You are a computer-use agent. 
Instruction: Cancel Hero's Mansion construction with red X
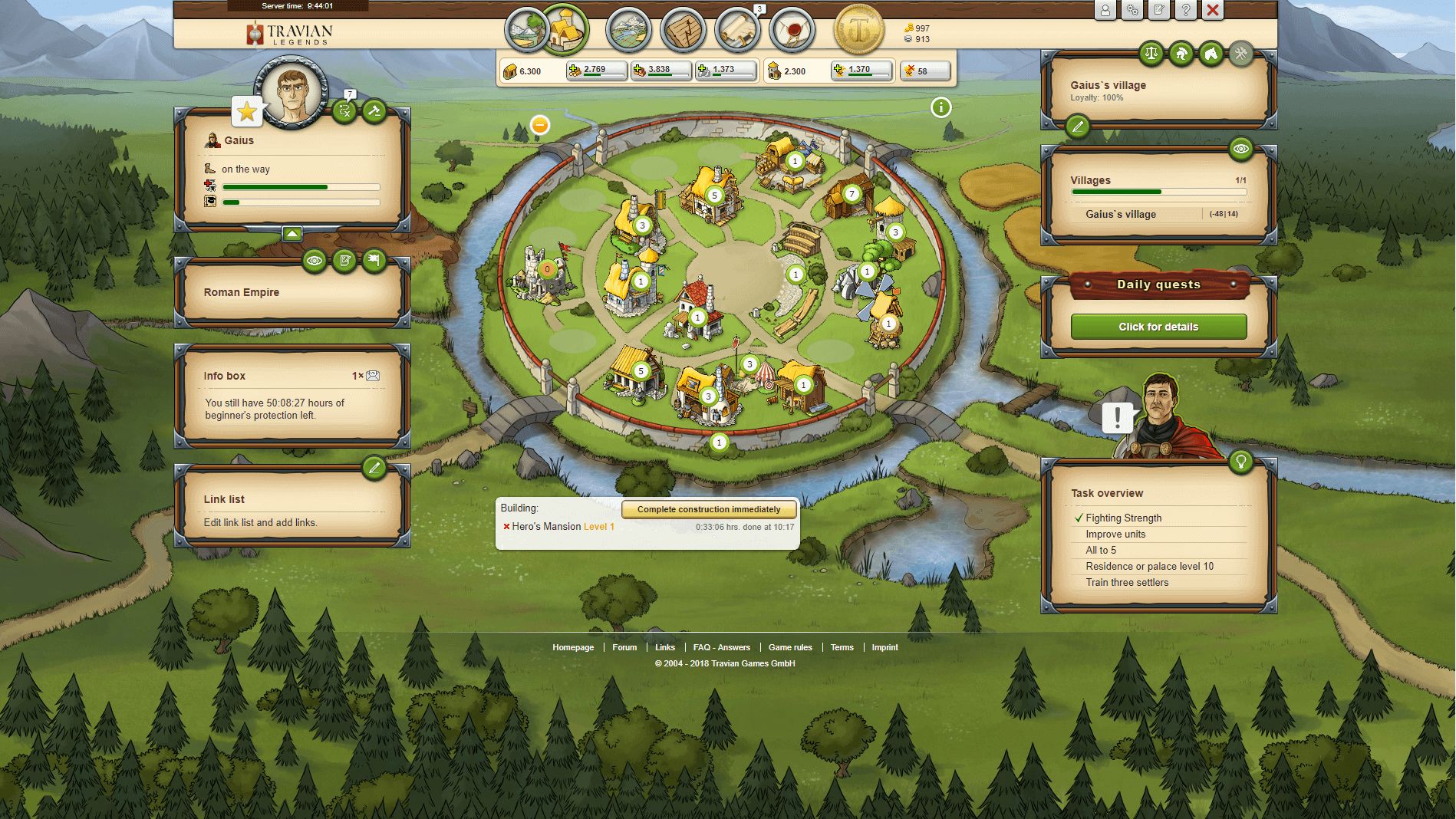coord(506,527)
